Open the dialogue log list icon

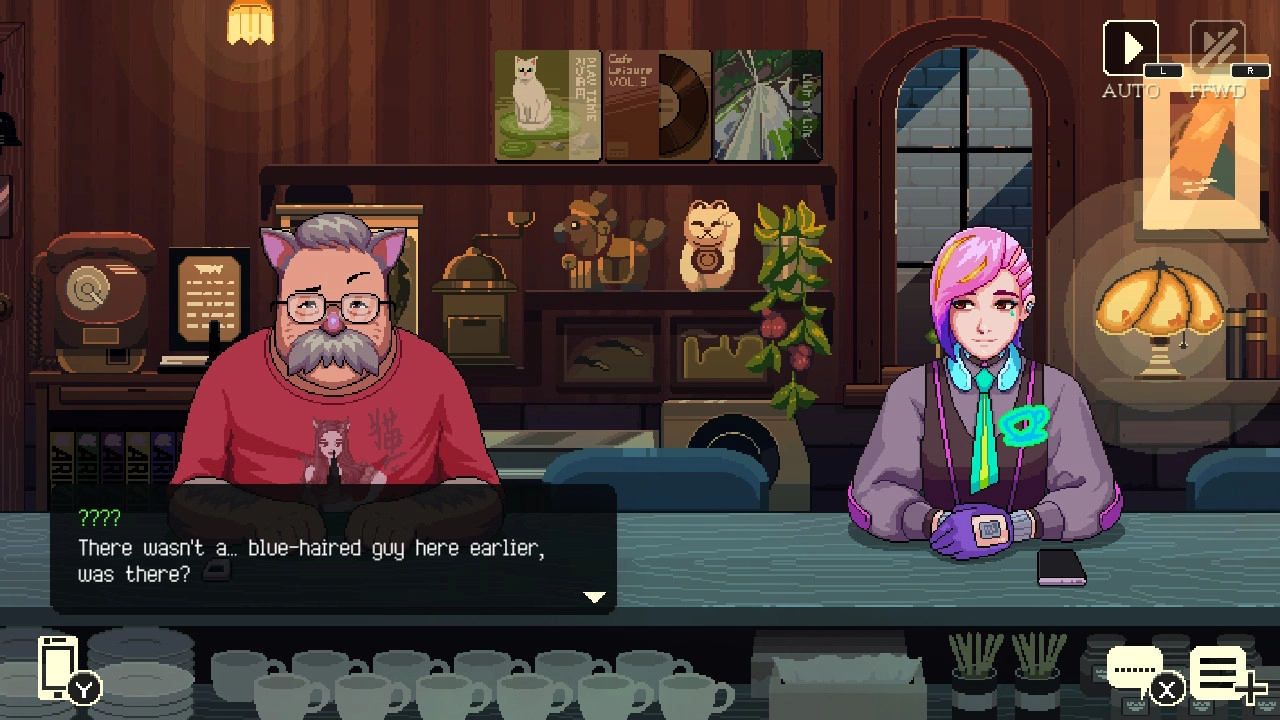click(1221, 672)
